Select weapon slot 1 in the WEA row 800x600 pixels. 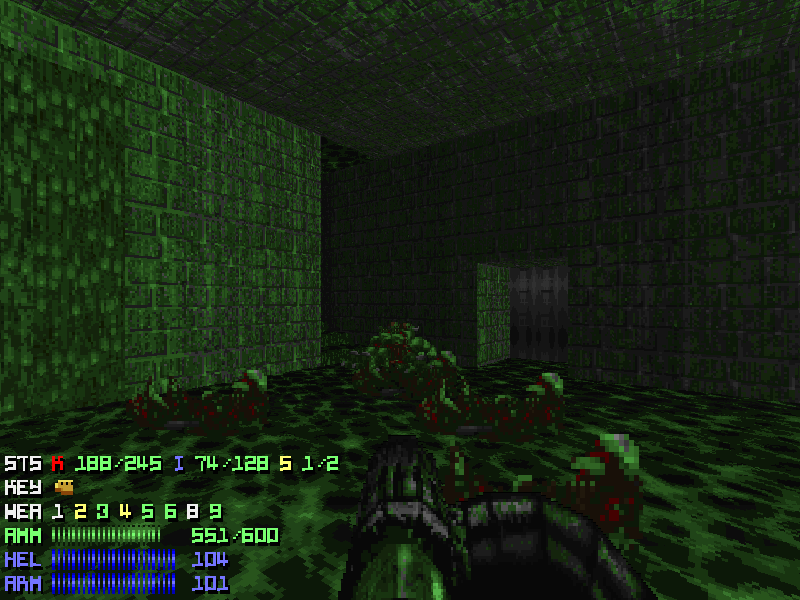point(58,512)
